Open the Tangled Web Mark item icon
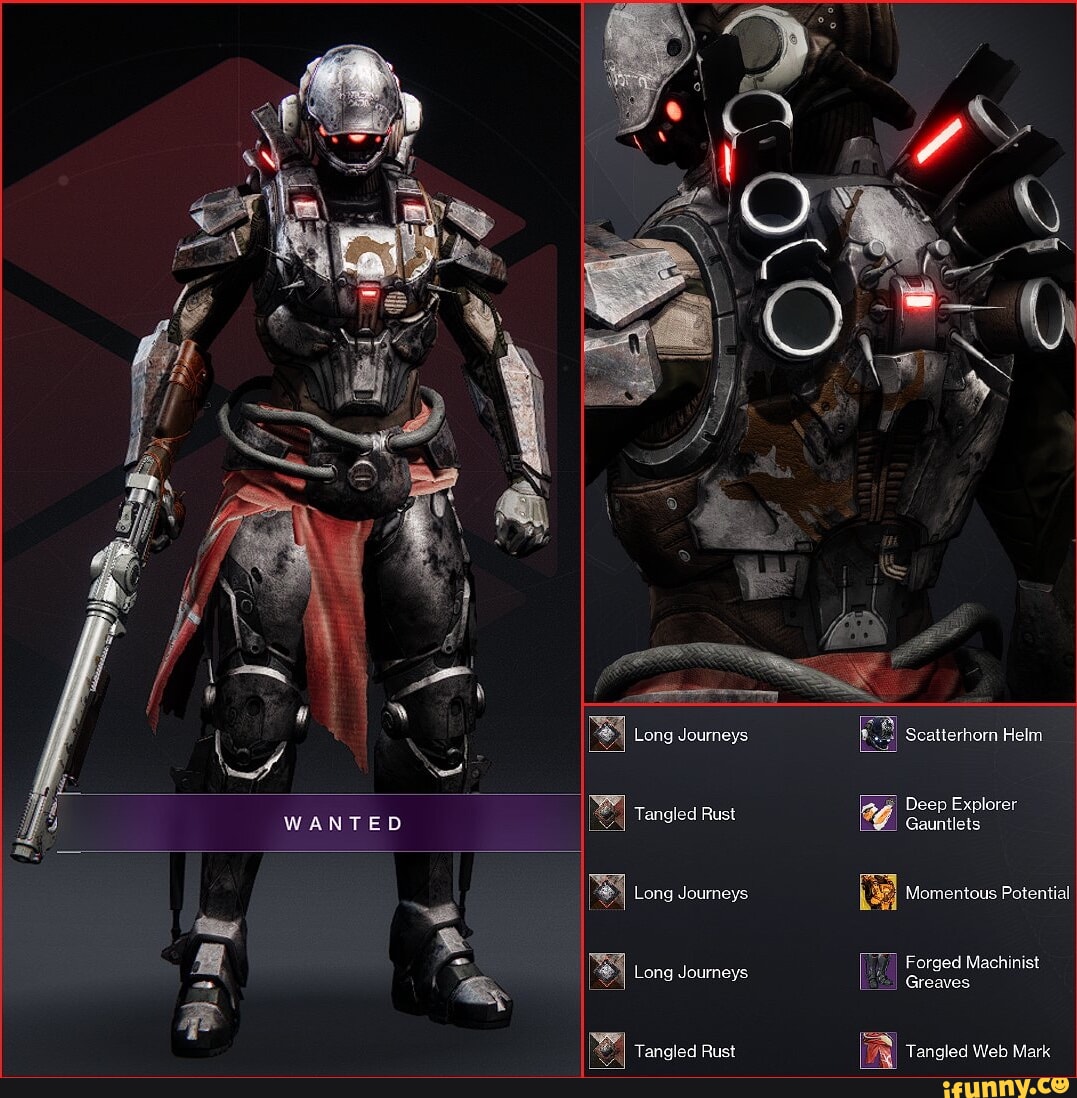Screen dimensions: 1077x1098 [878, 1050]
